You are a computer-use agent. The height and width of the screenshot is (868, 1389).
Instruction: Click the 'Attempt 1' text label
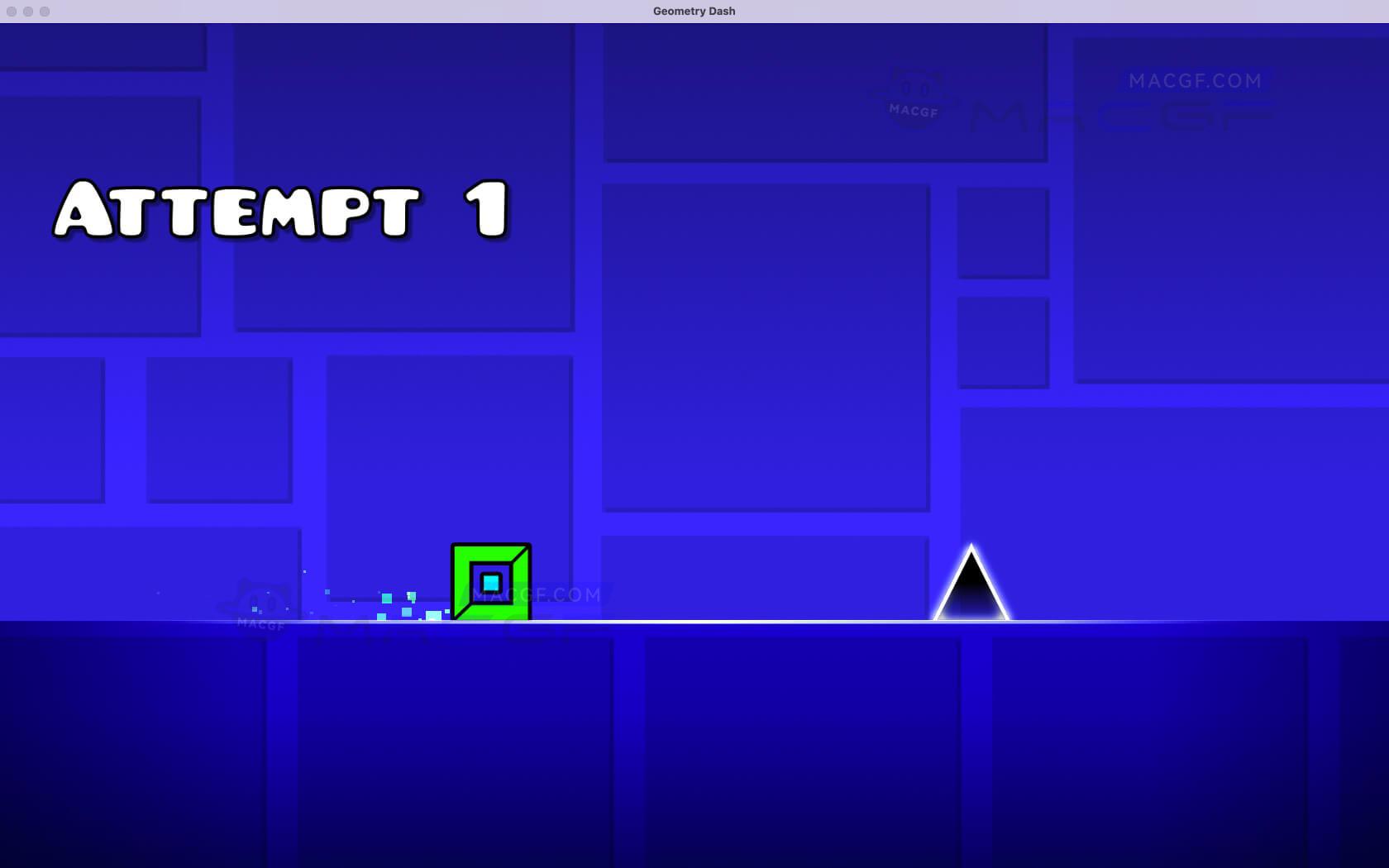click(x=281, y=211)
